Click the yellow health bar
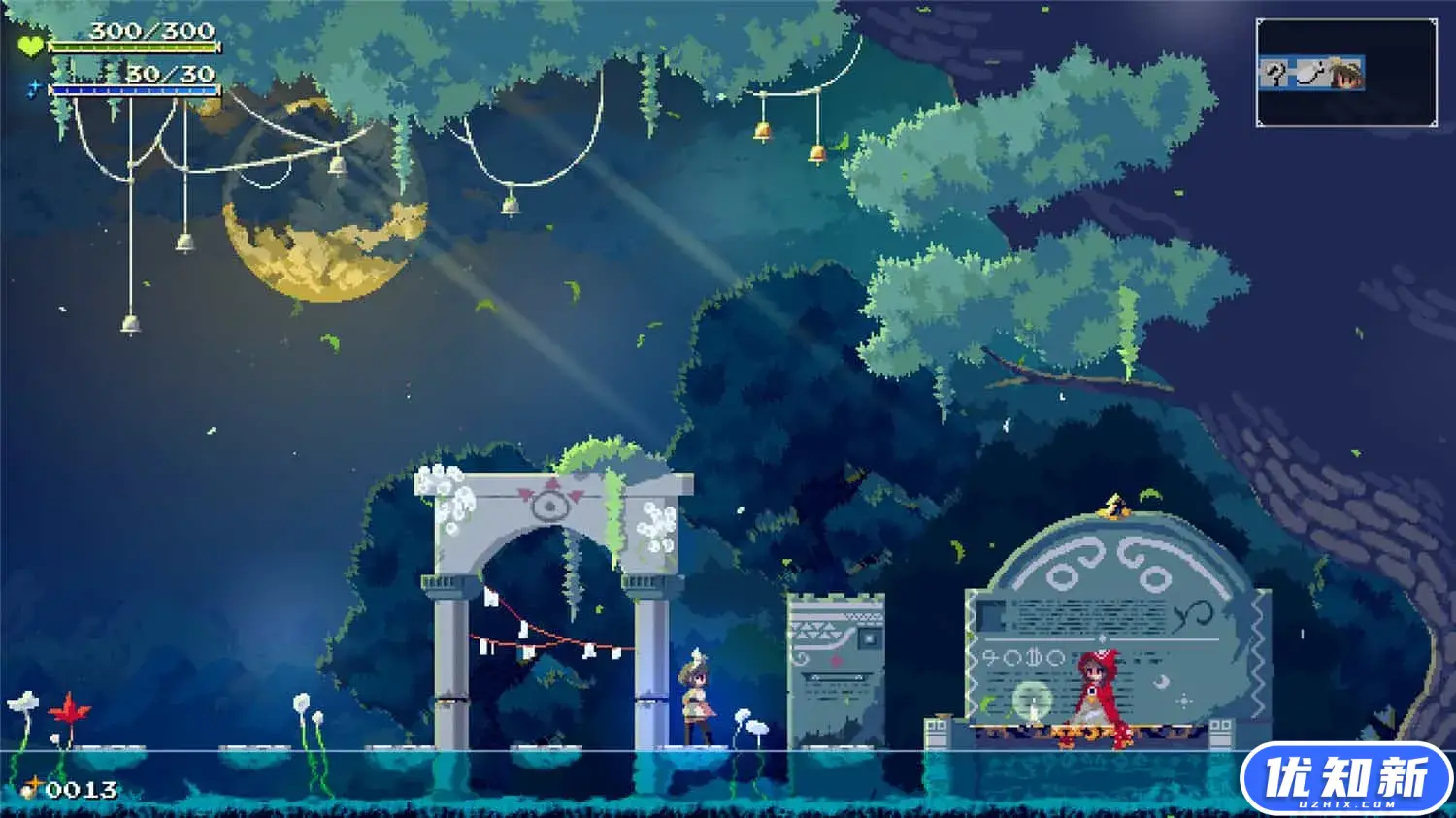 tap(134, 47)
